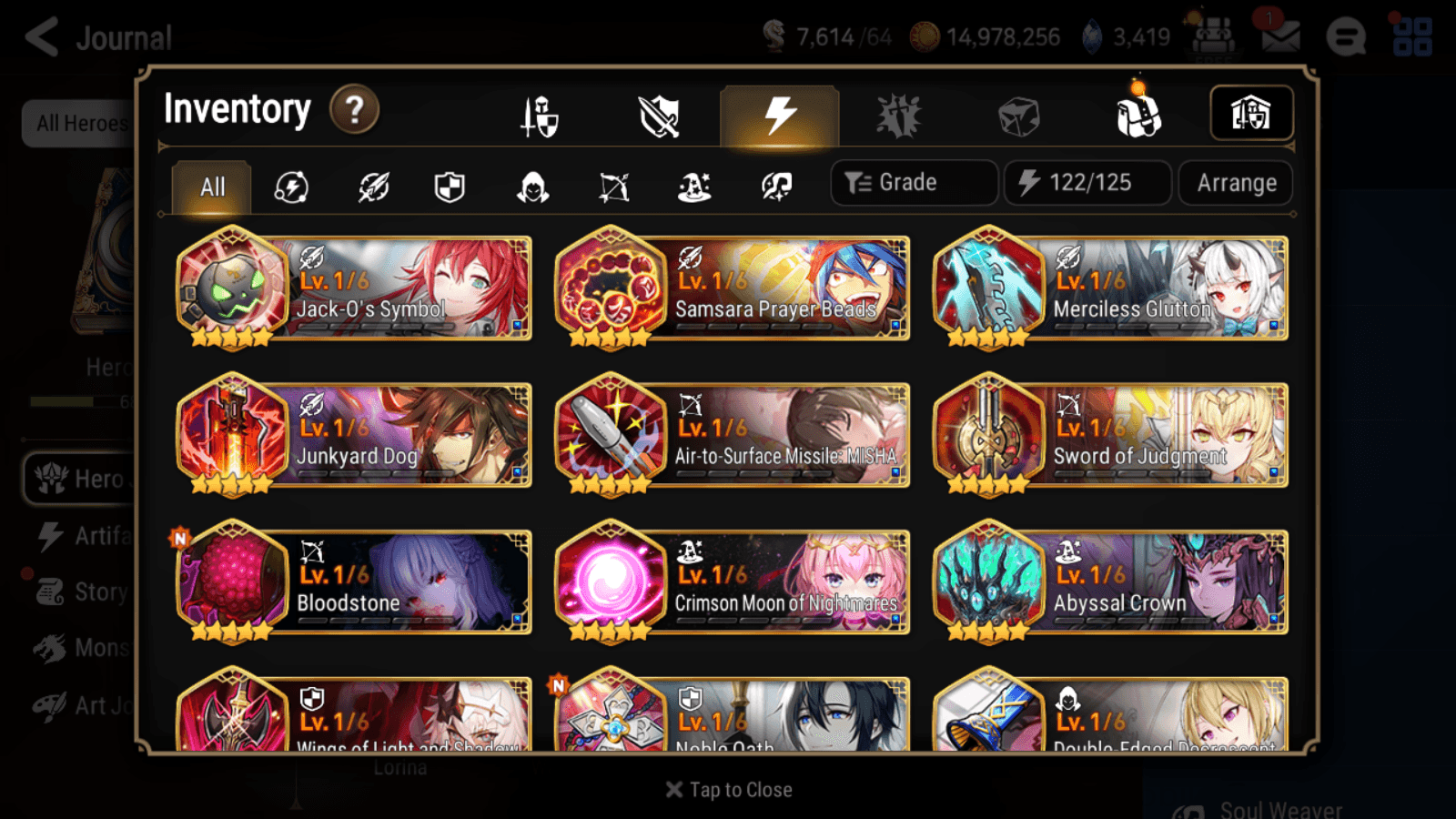Open the chat bubble icon in the top bar

[1347, 38]
